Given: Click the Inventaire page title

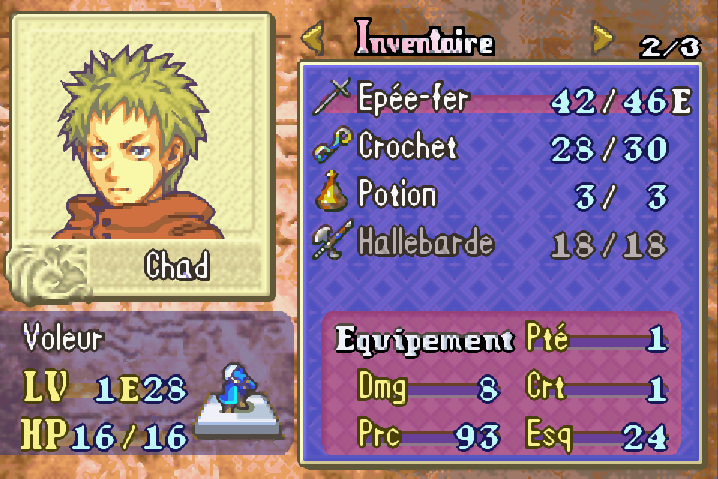Looking at the screenshot, I should point(425,41).
